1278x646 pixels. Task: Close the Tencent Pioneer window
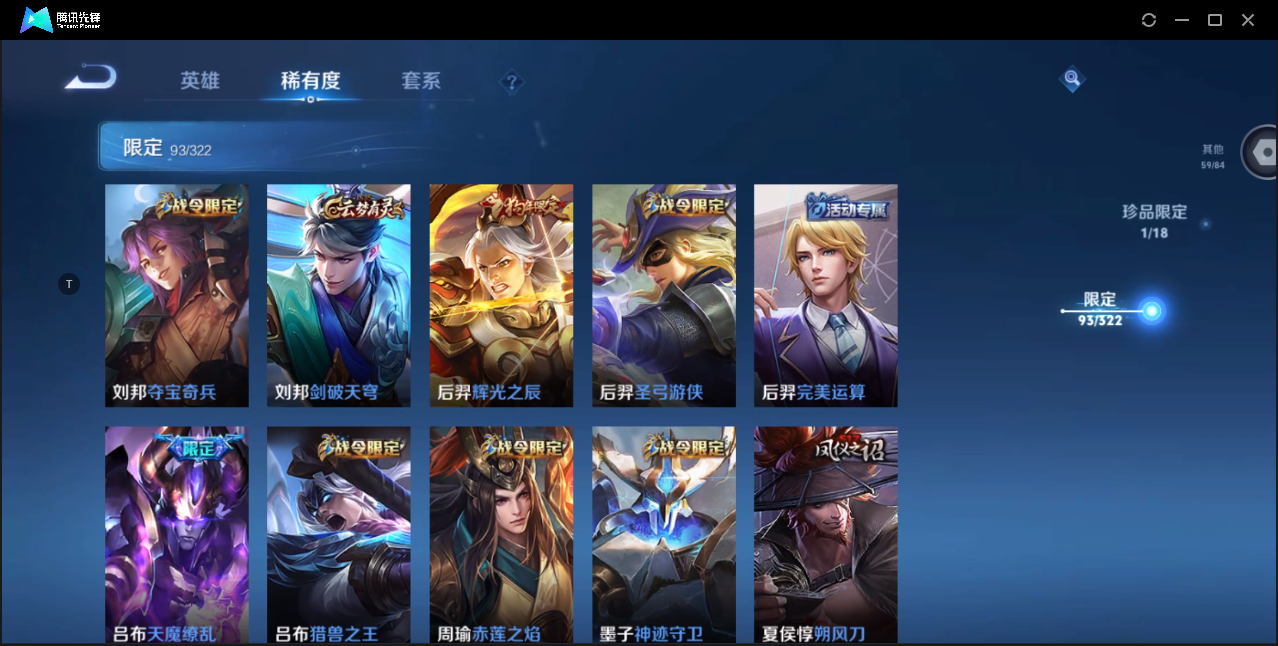(x=1248, y=20)
